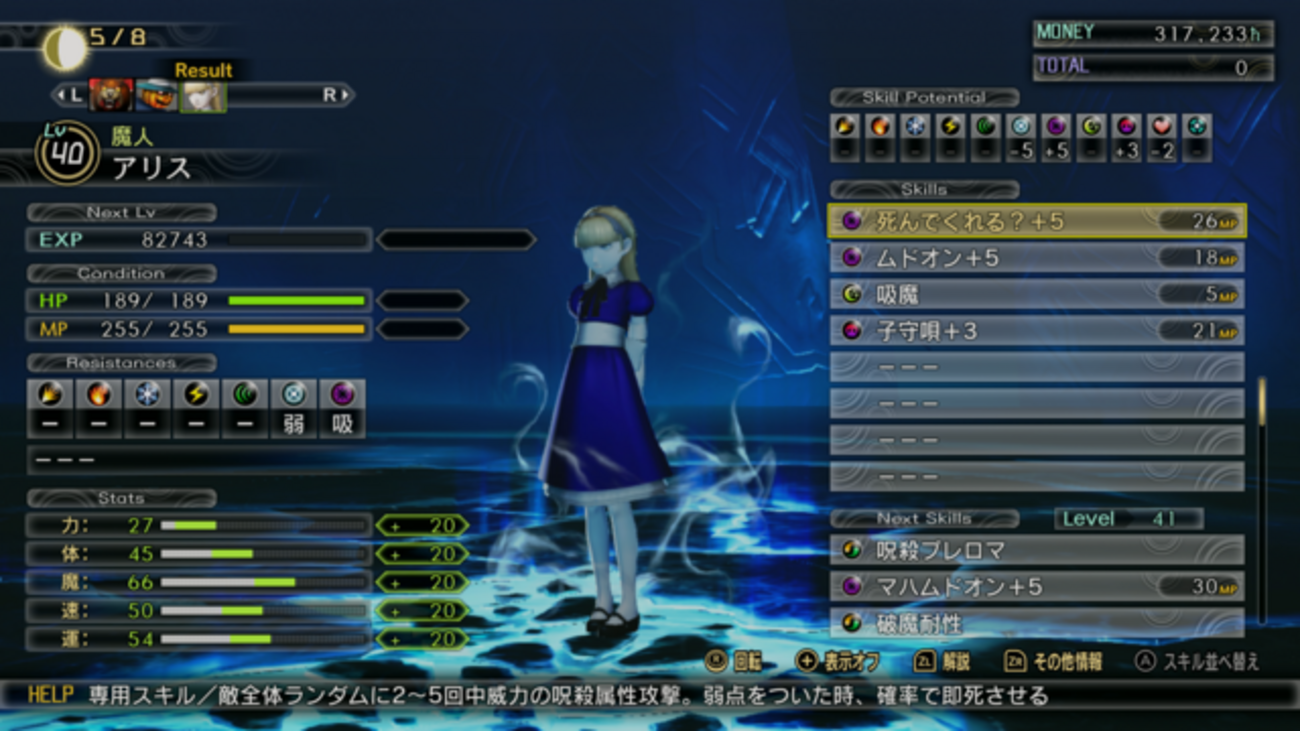Select the fire skill potential icon
This screenshot has width=1300, height=731.
[x=881, y=127]
